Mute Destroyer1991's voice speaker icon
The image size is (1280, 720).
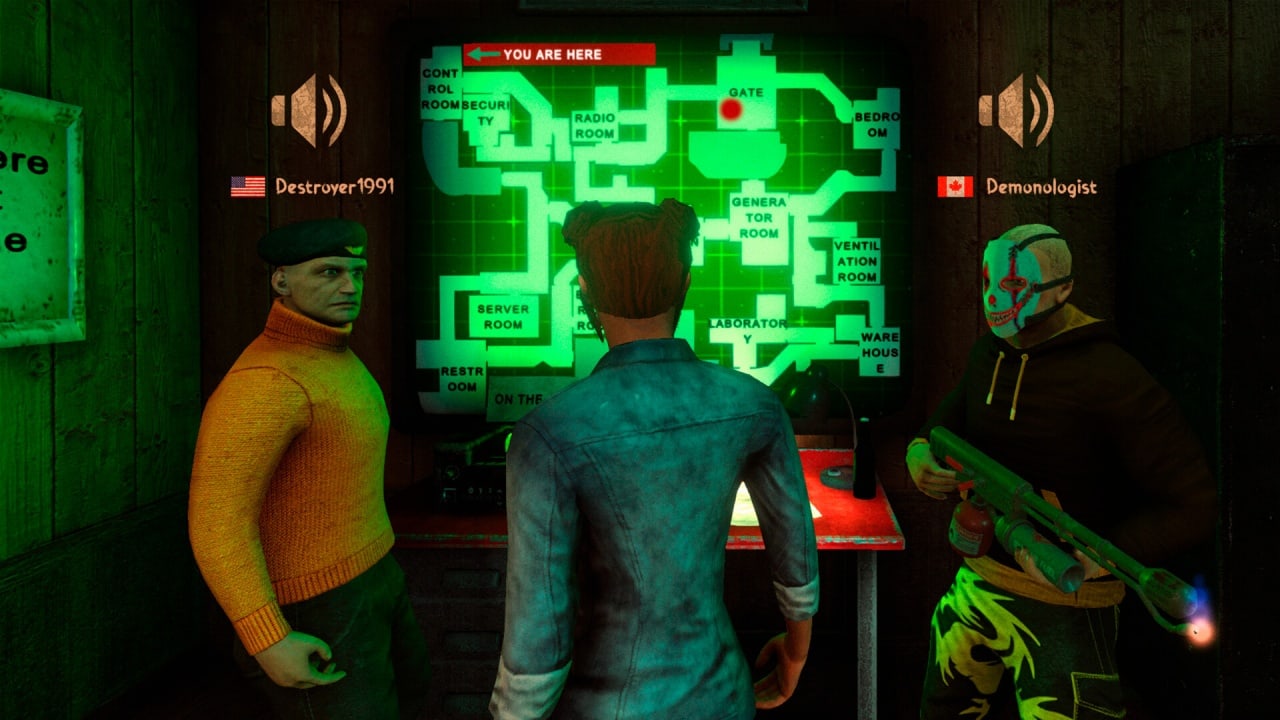click(308, 110)
